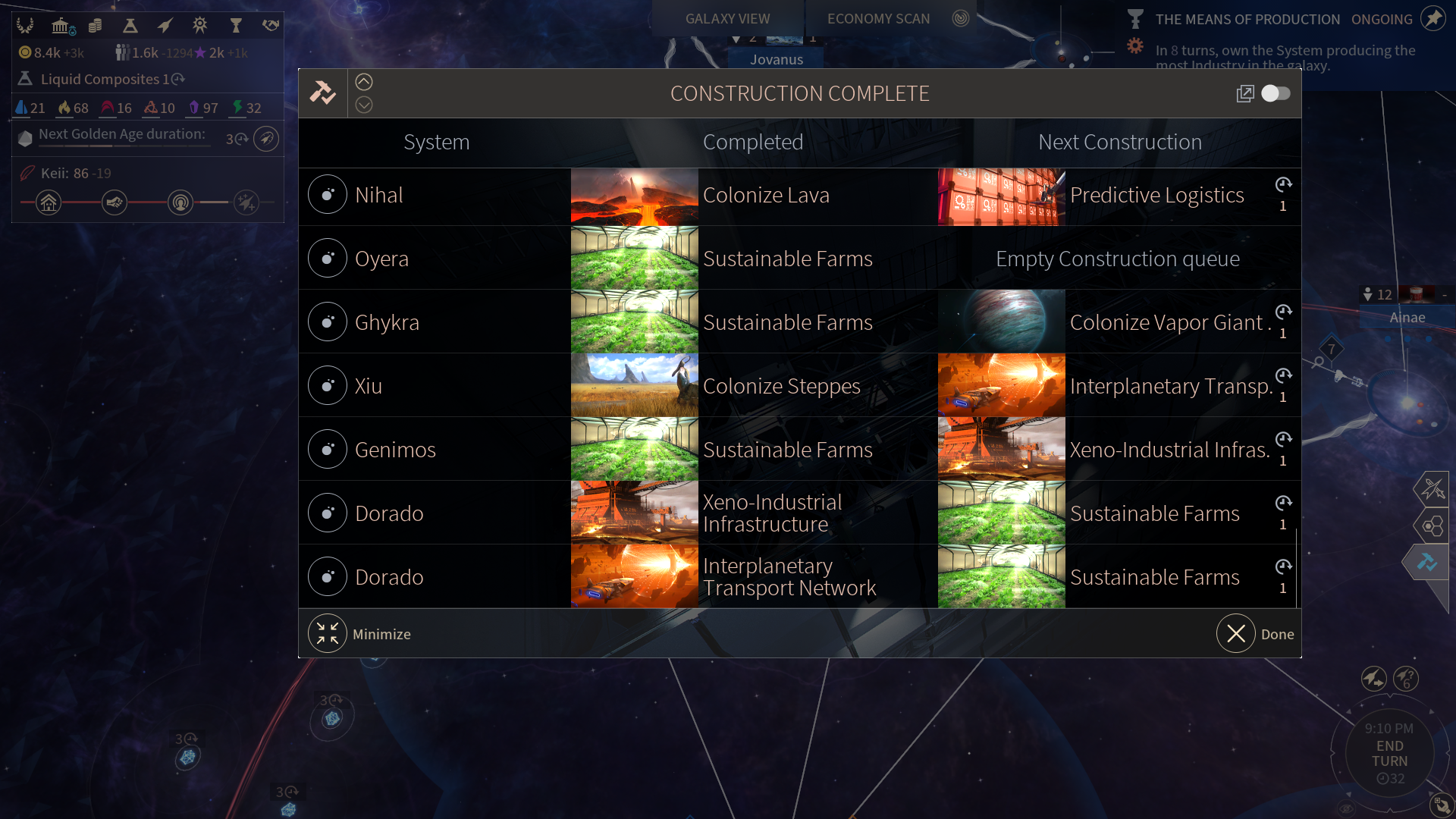Click the Colonize Lava completed thumbnail
The width and height of the screenshot is (1456, 819).
(634, 196)
